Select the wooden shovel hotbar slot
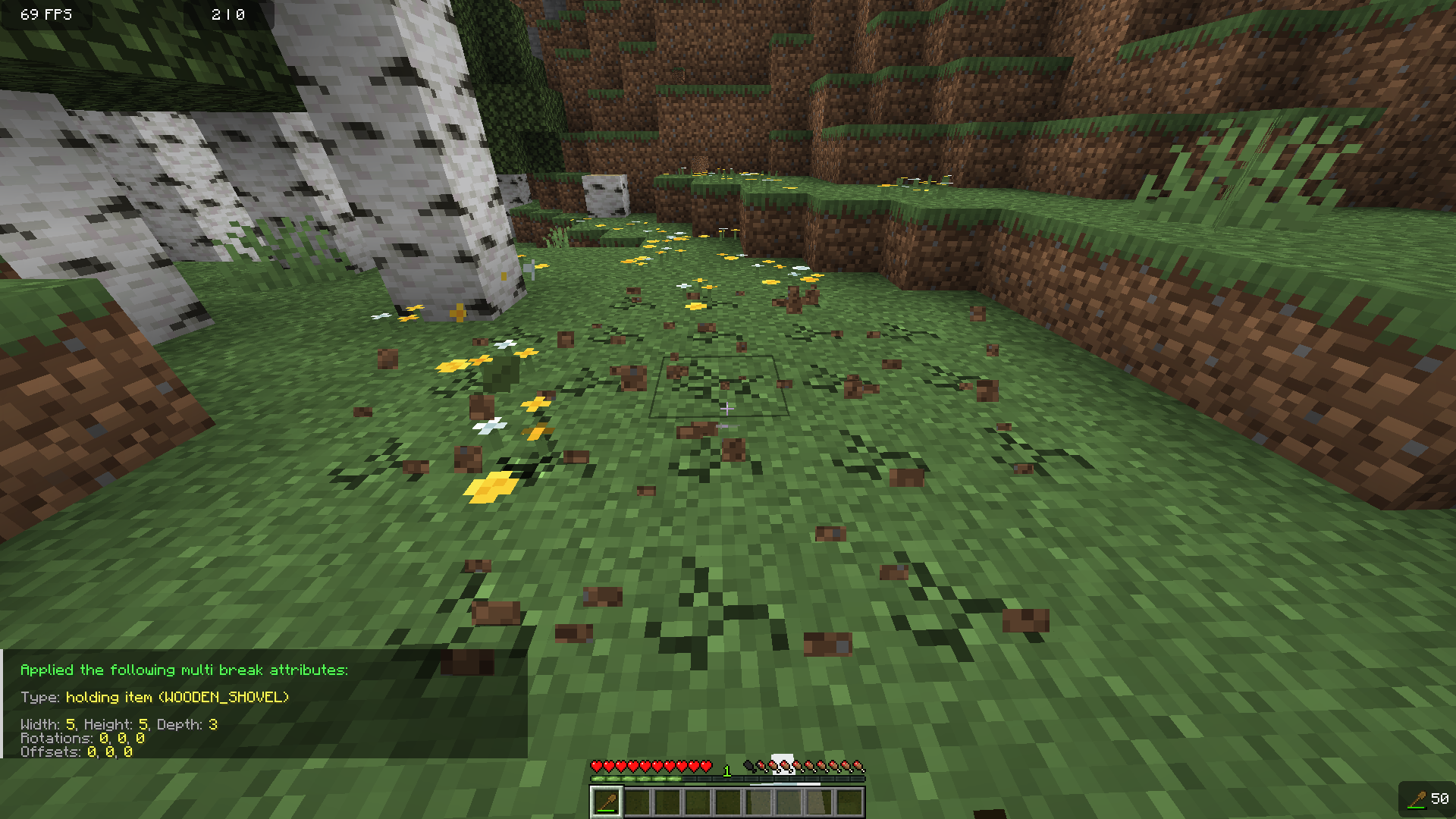1456x819 pixels. coord(607,802)
